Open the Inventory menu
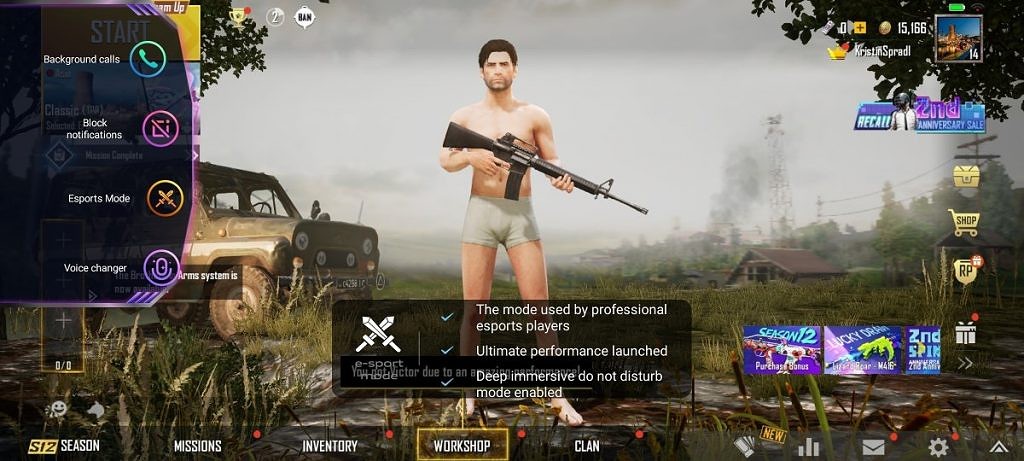Screen dimensions: 1024x461 (x=329, y=446)
